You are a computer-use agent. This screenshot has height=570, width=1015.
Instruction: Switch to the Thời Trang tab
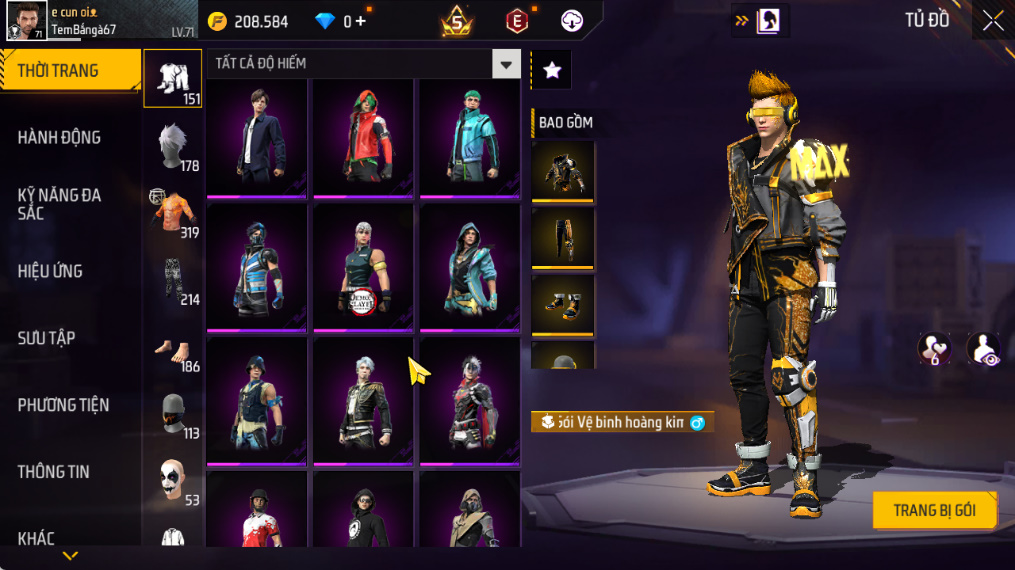70,71
